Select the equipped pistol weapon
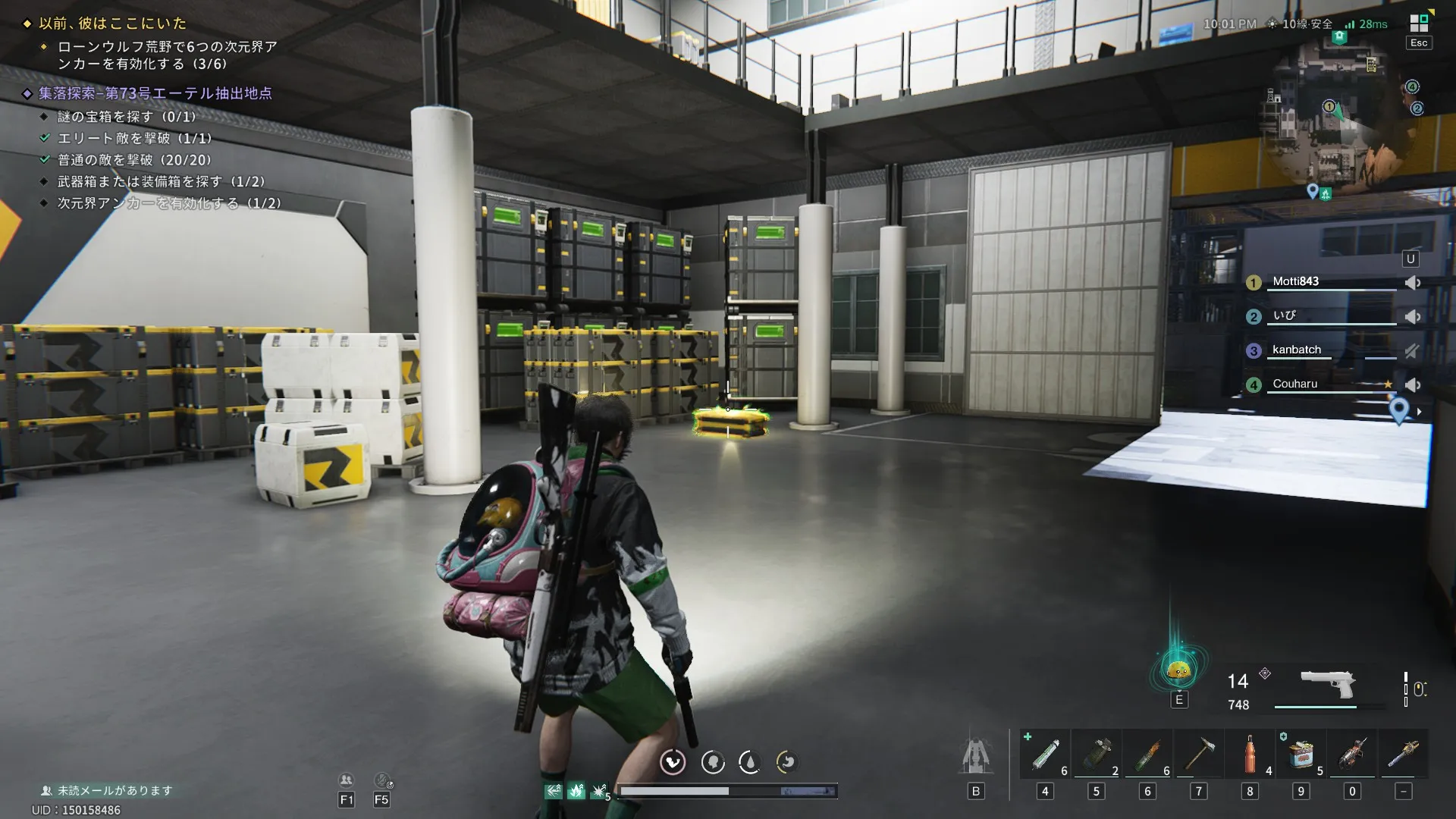 click(1327, 685)
